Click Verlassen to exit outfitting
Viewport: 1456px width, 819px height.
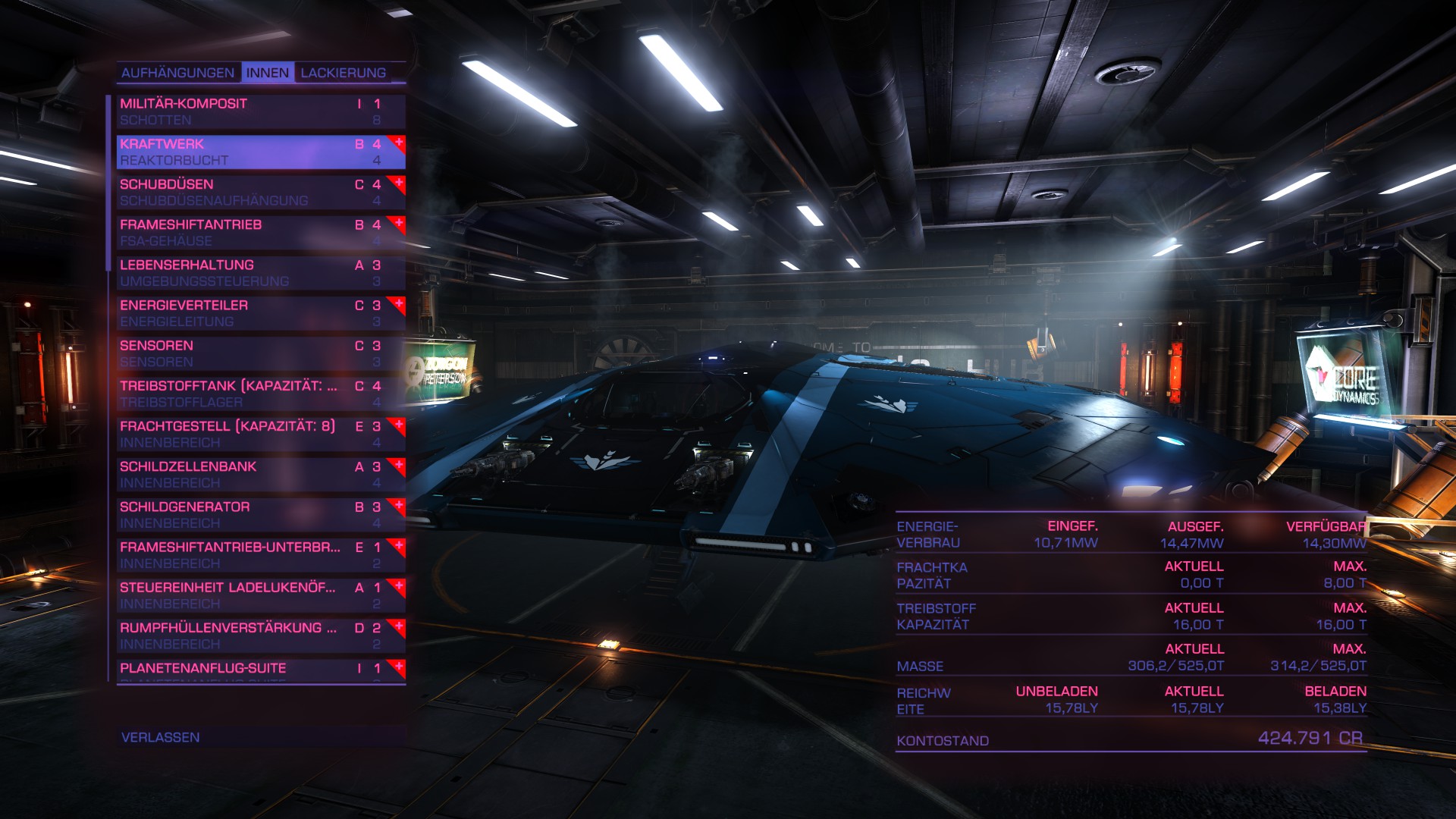[161, 737]
